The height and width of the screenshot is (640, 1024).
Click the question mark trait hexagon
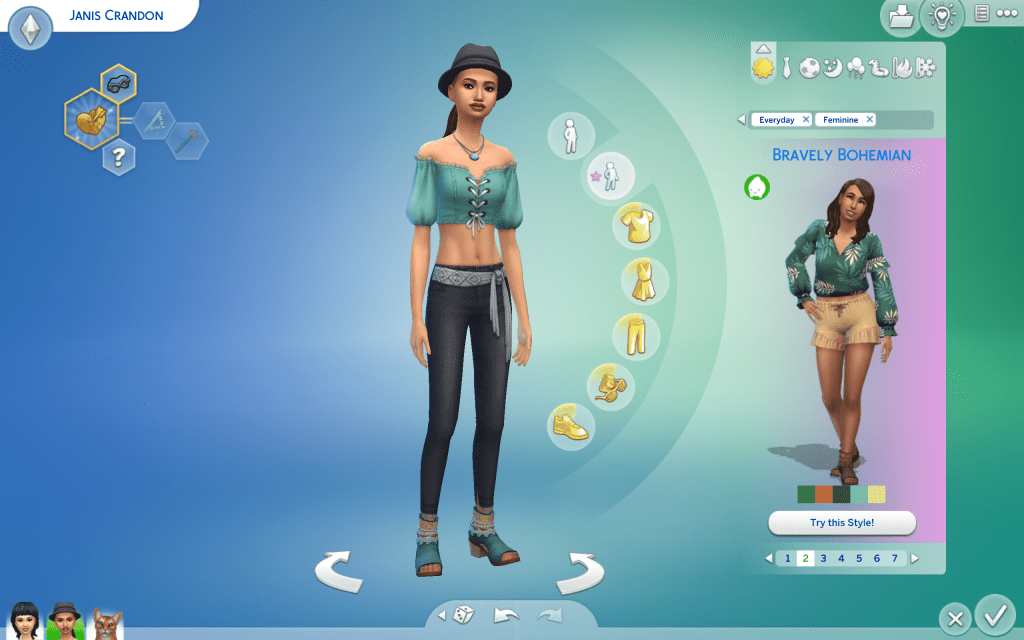[x=119, y=156]
